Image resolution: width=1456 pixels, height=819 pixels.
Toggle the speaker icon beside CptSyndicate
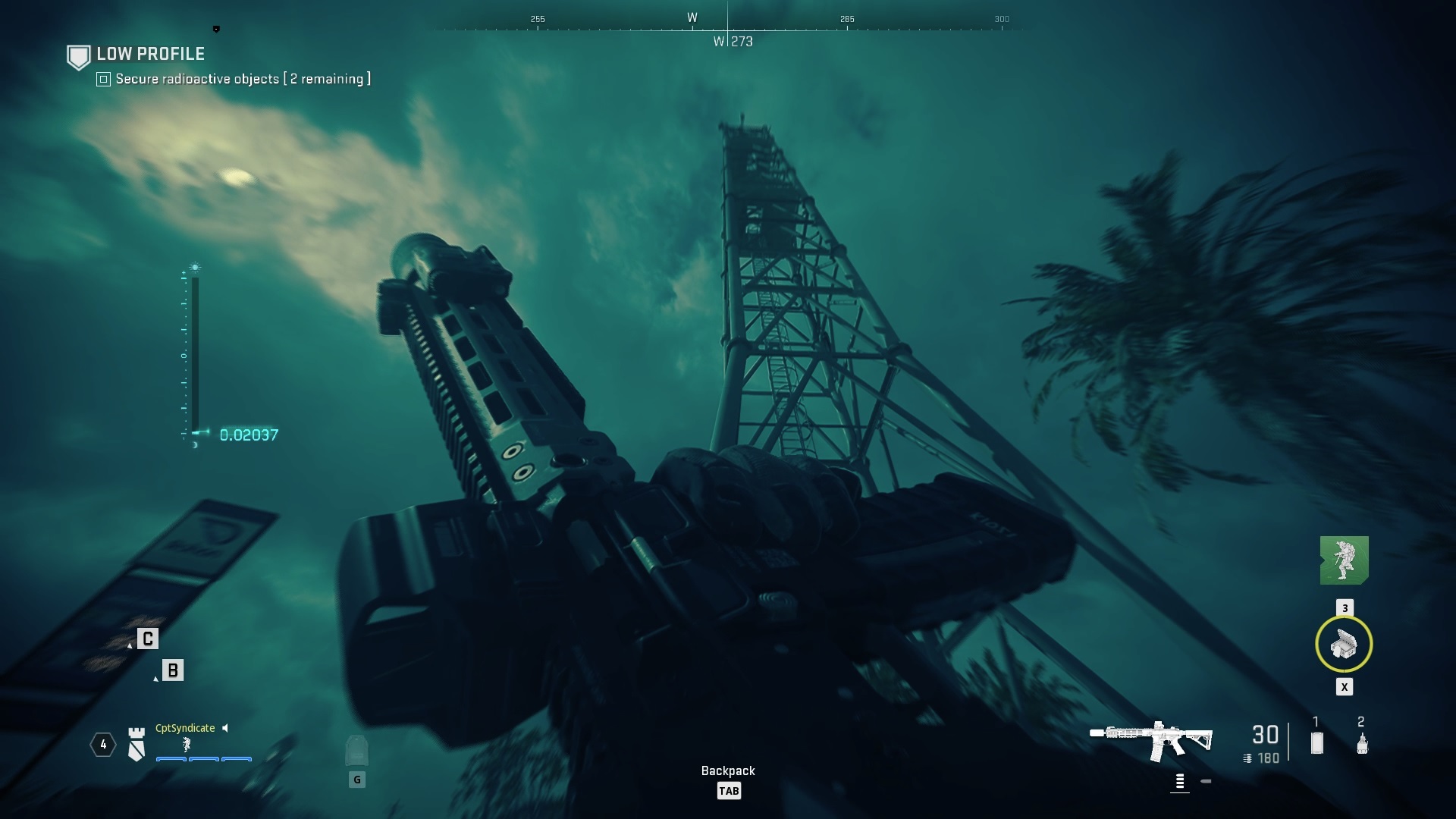(x=225, y=728)
